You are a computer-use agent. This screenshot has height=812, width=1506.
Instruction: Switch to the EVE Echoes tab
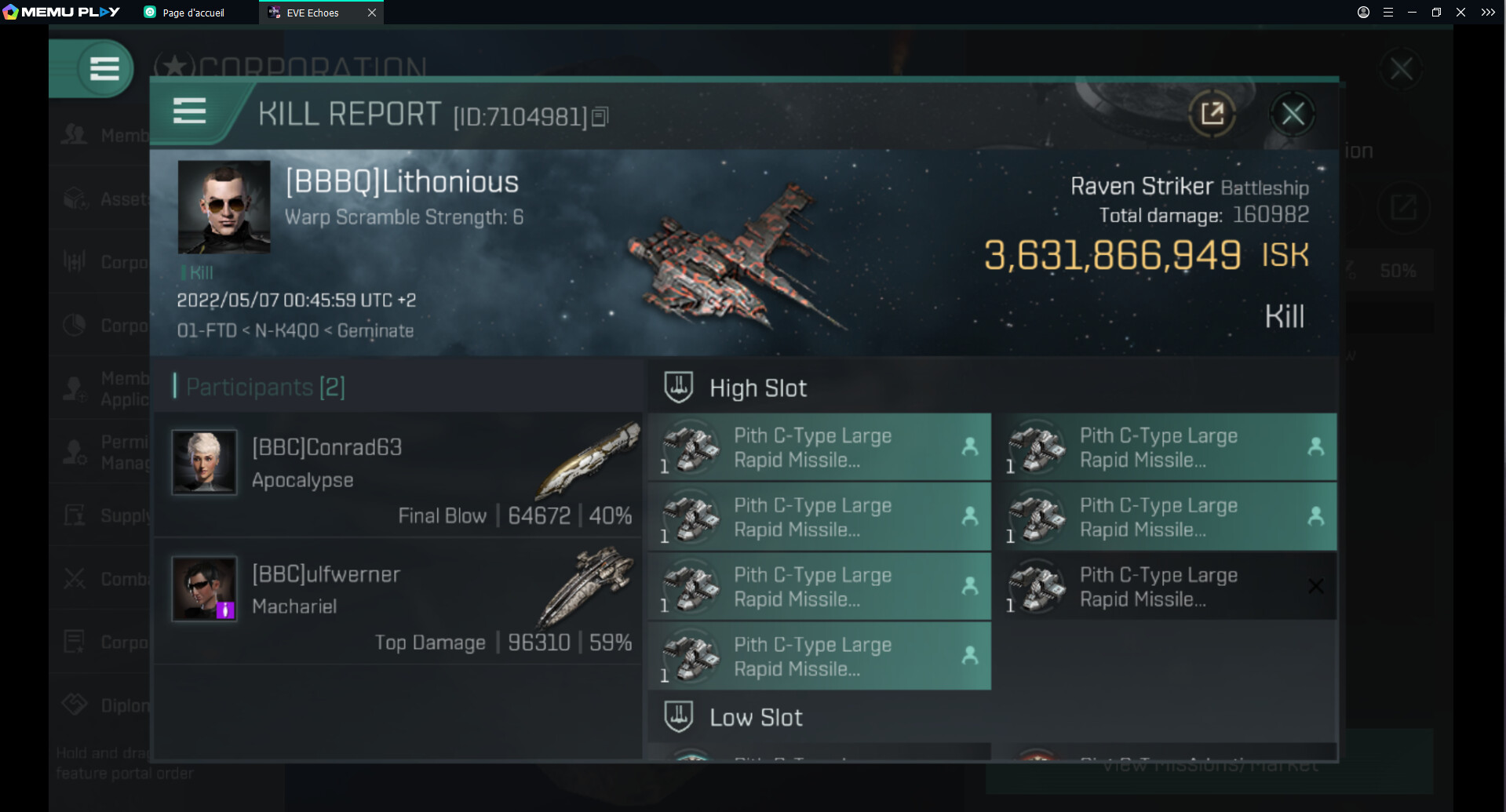click(x=312, y=13)
